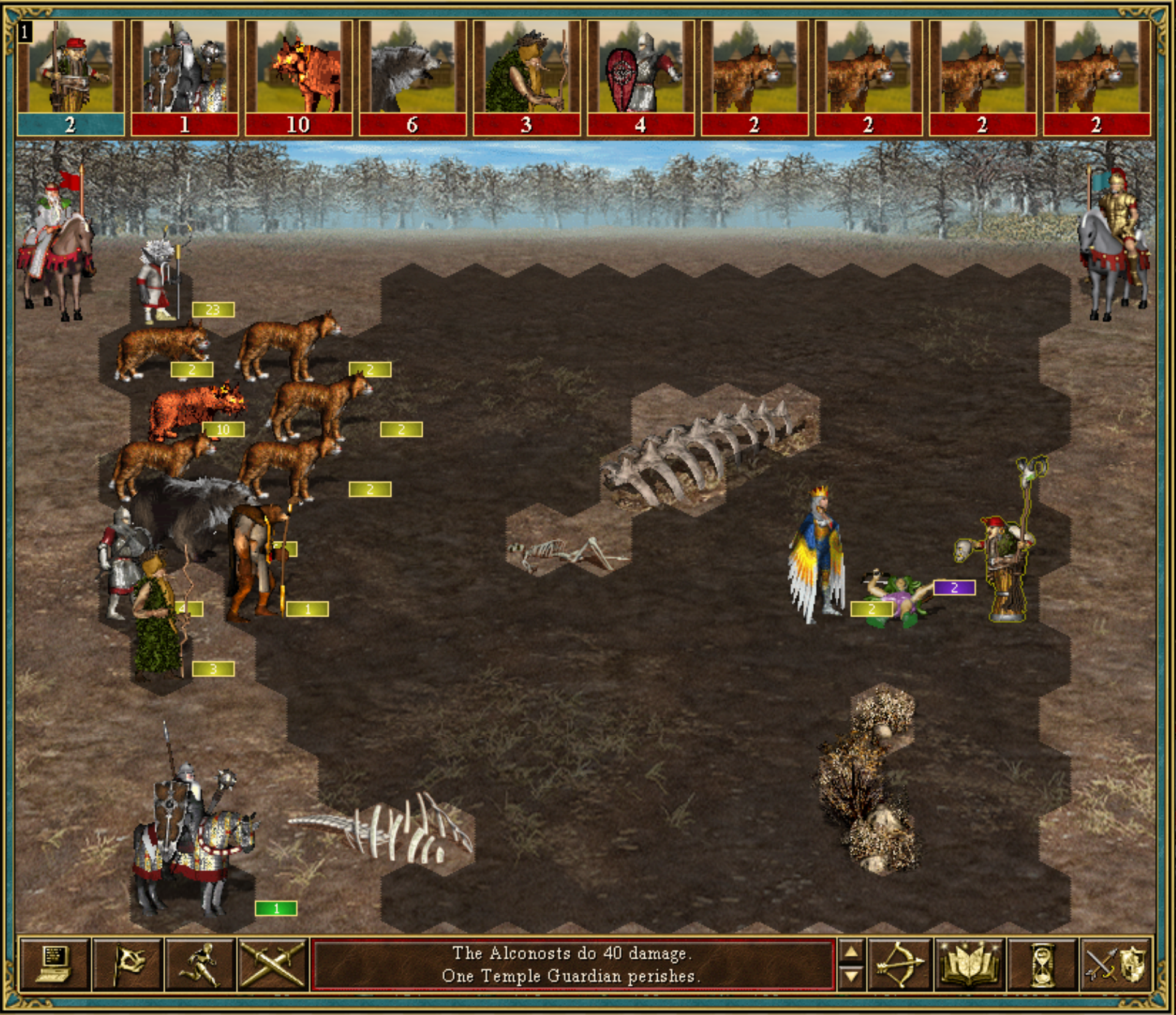Open the spellbook to cast a spell
The image size is (1176, 1015).
(970, 965)
